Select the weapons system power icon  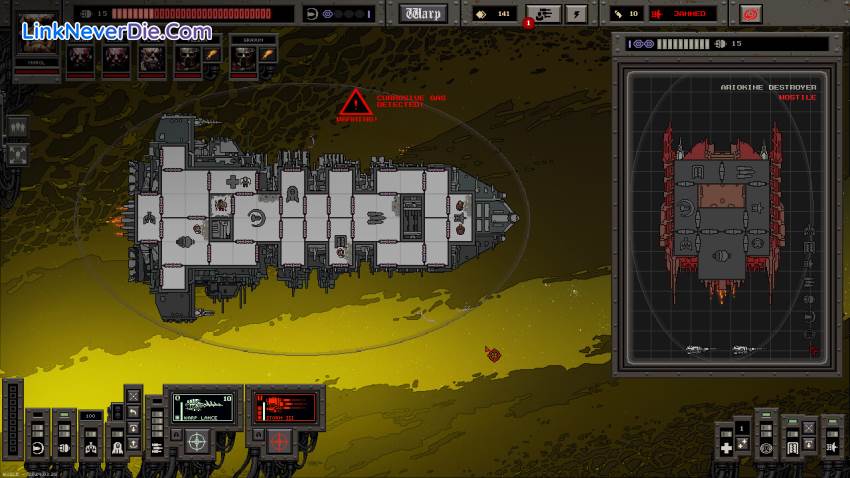159,447
